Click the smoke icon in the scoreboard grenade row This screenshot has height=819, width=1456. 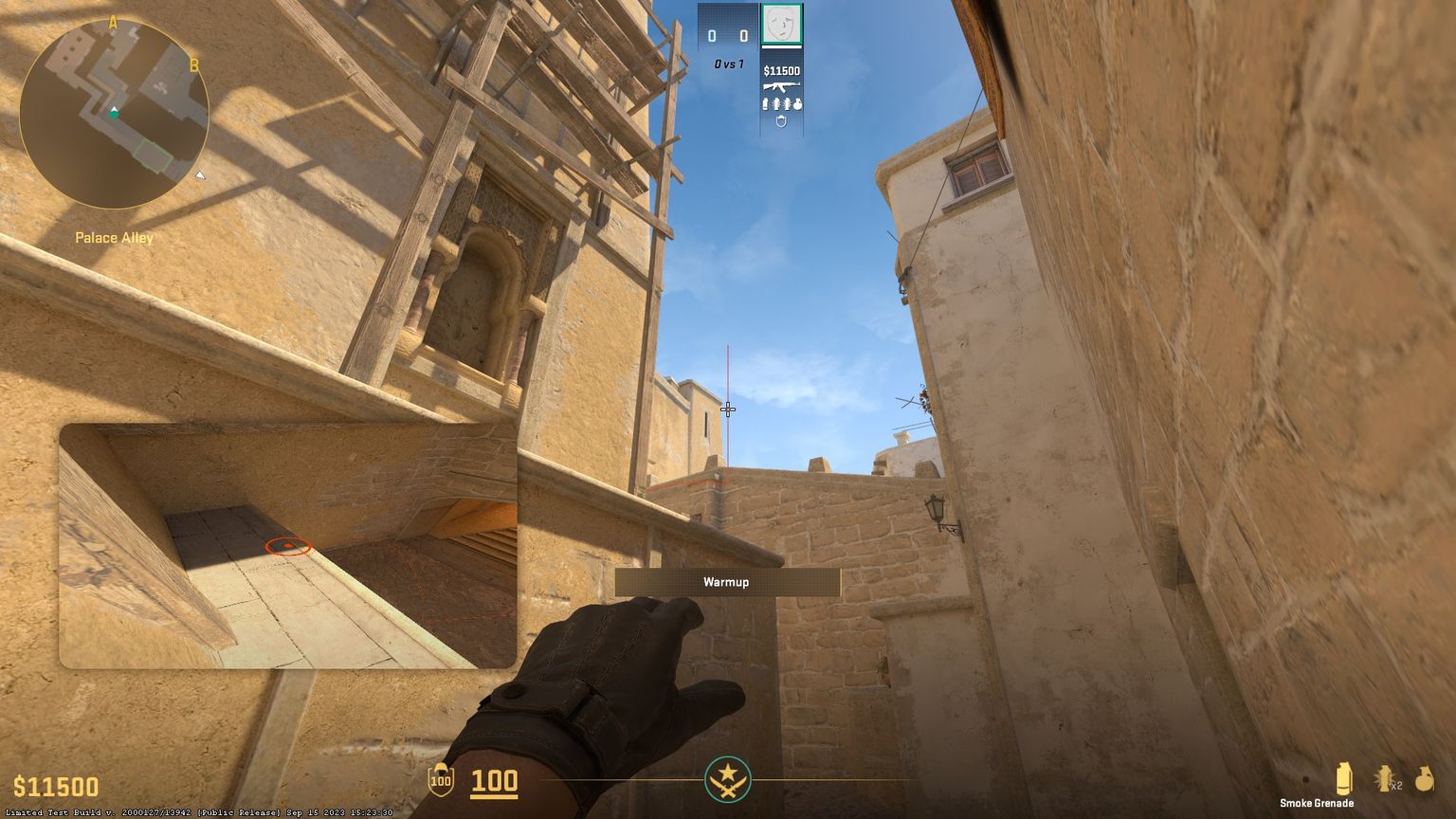[x=765, y=103]
